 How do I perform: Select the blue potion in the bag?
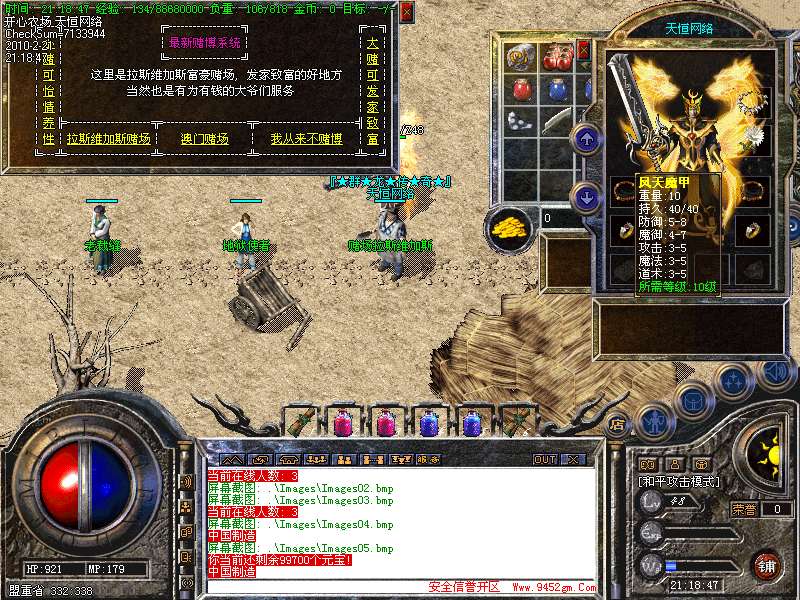coord(557,89)
